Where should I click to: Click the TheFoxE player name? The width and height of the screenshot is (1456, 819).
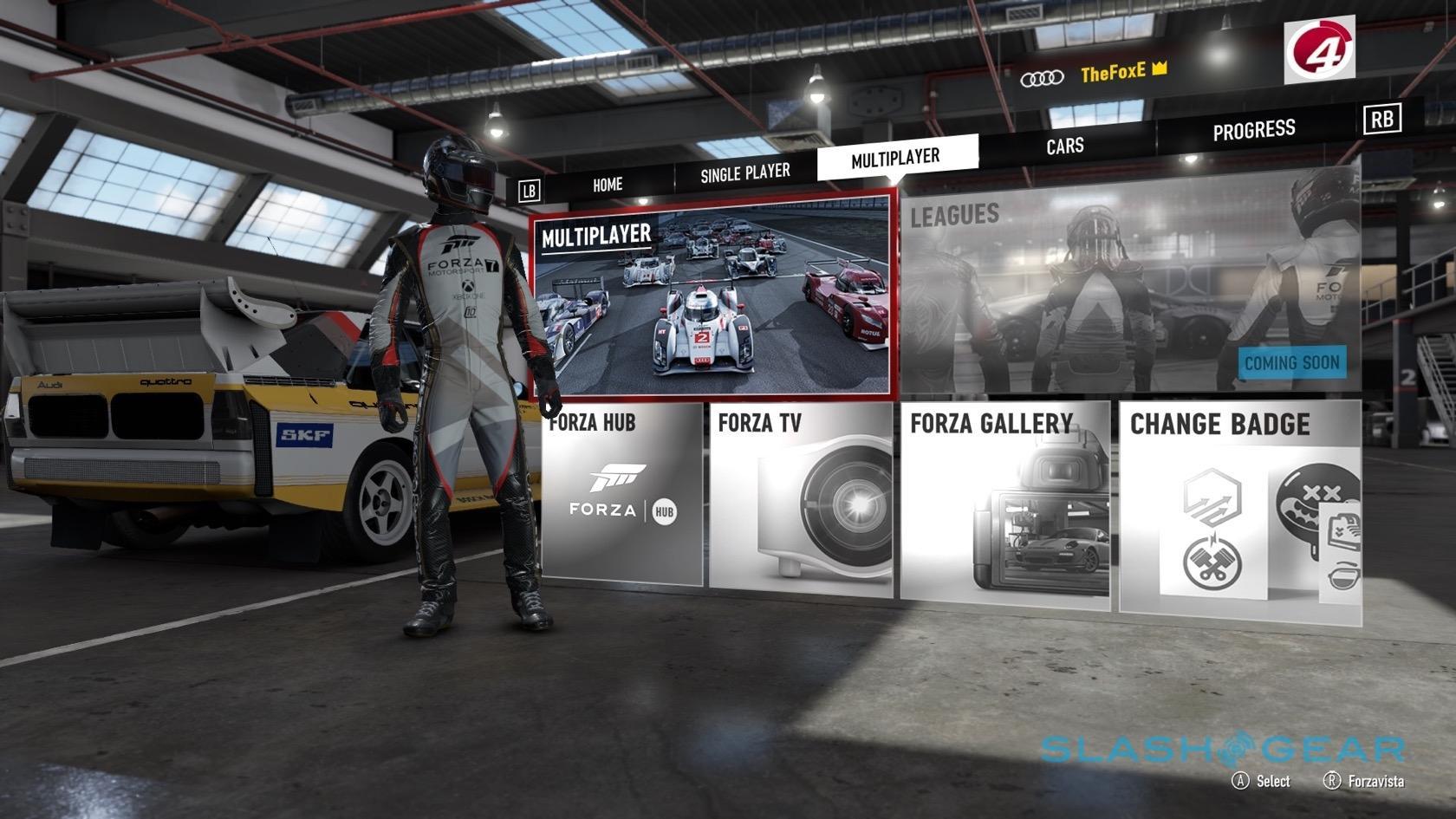point(1113,73)
